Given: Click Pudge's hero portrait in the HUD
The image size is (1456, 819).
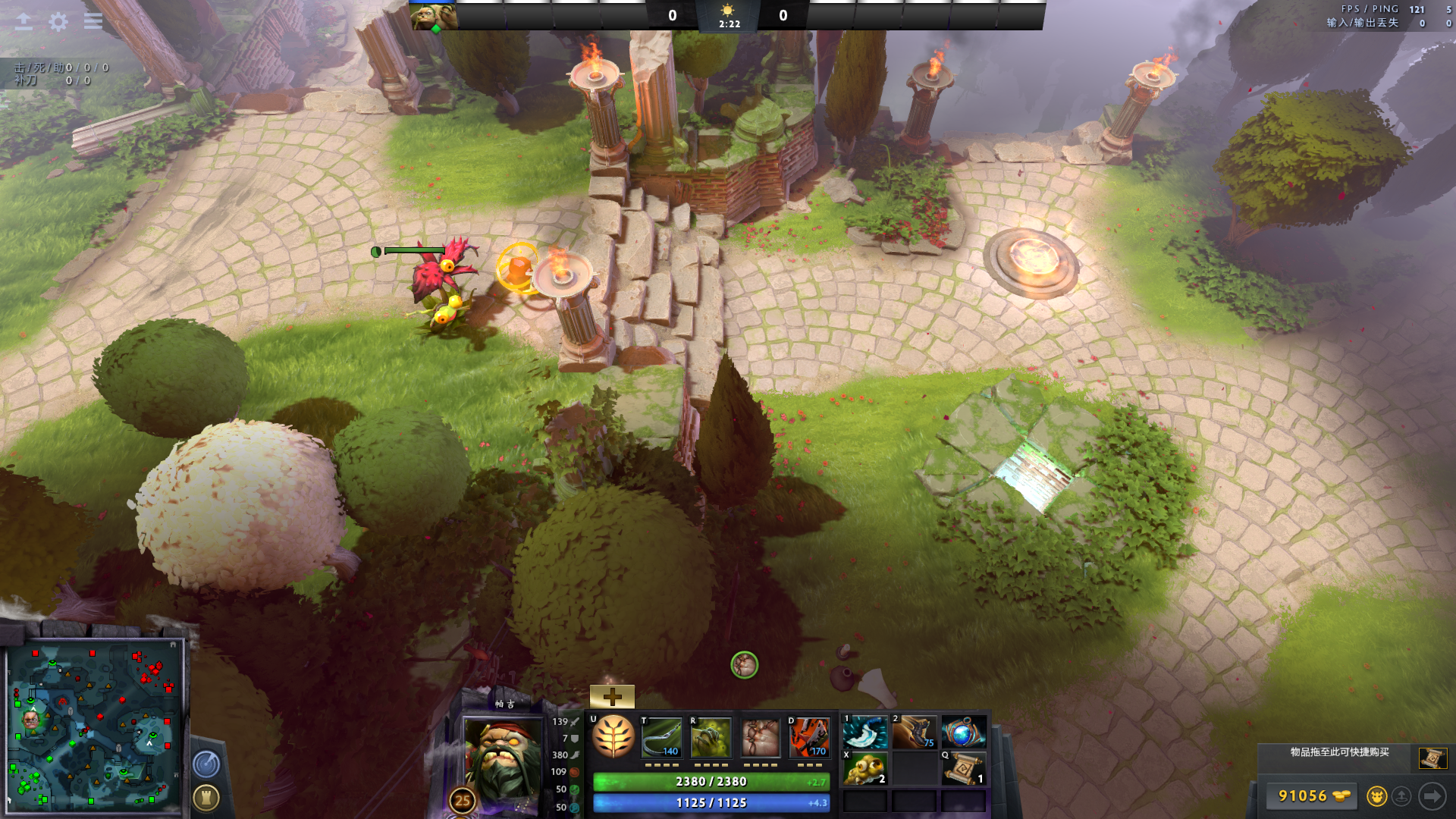Looking at the screenshot, I should (502, 758).
